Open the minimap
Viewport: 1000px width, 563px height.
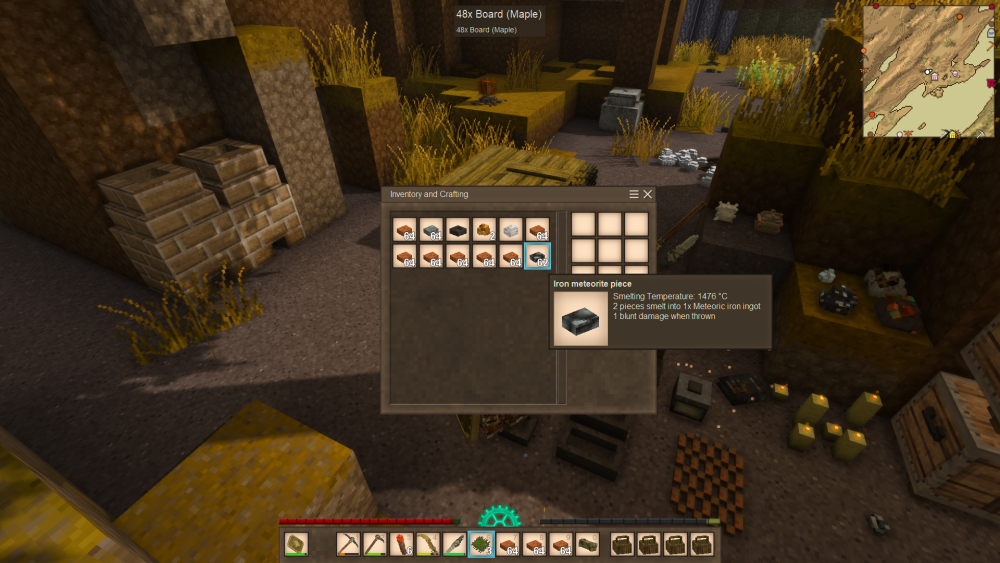coord(927,70)
